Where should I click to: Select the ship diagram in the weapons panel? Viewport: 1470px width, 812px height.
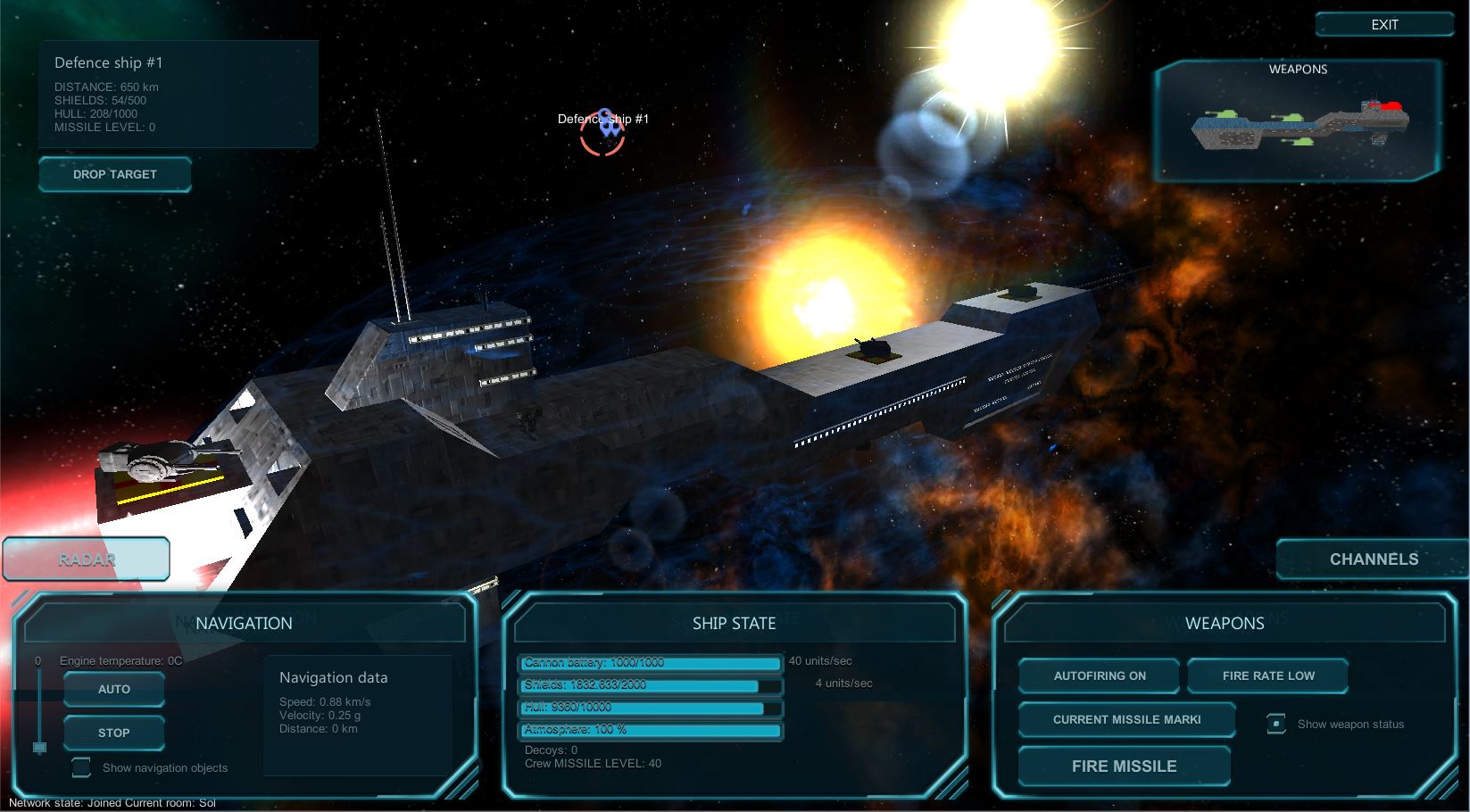pyautogui.click(x=1300, y=126)
